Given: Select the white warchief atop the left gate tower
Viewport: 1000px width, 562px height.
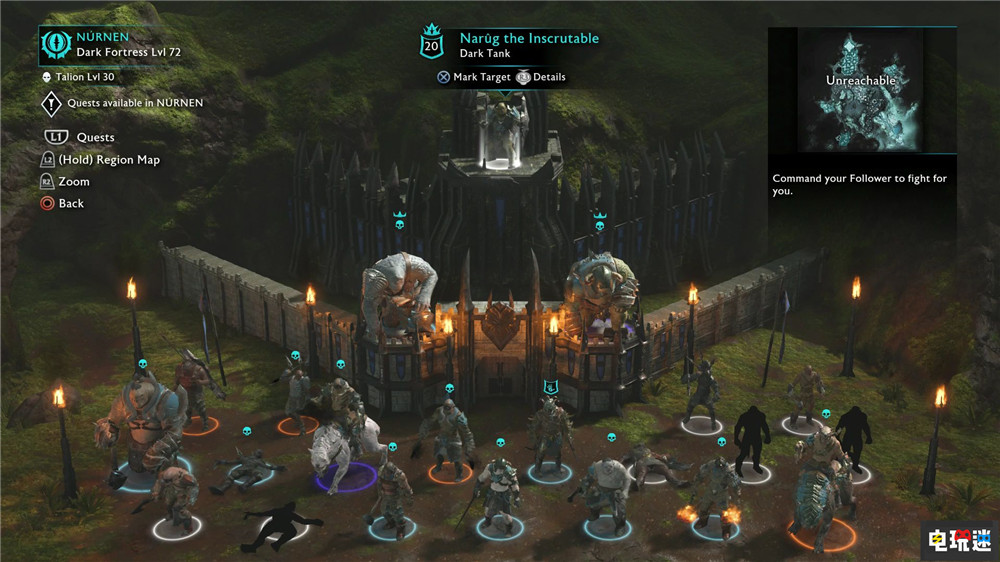Looking at the screenshot, I should tap(397, 290).
